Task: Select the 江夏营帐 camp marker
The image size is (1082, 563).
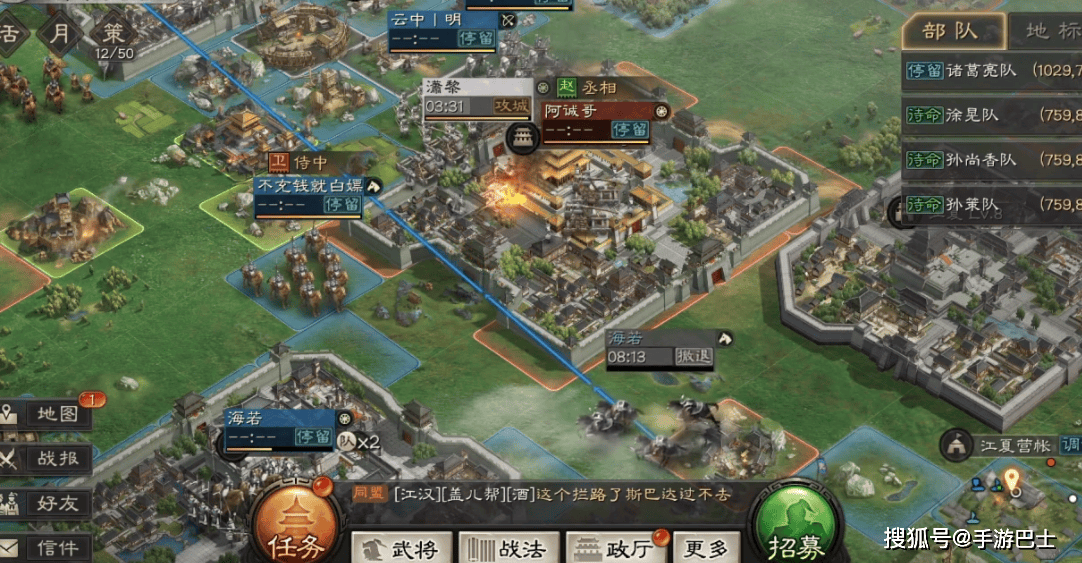Action: [1000, 445]
